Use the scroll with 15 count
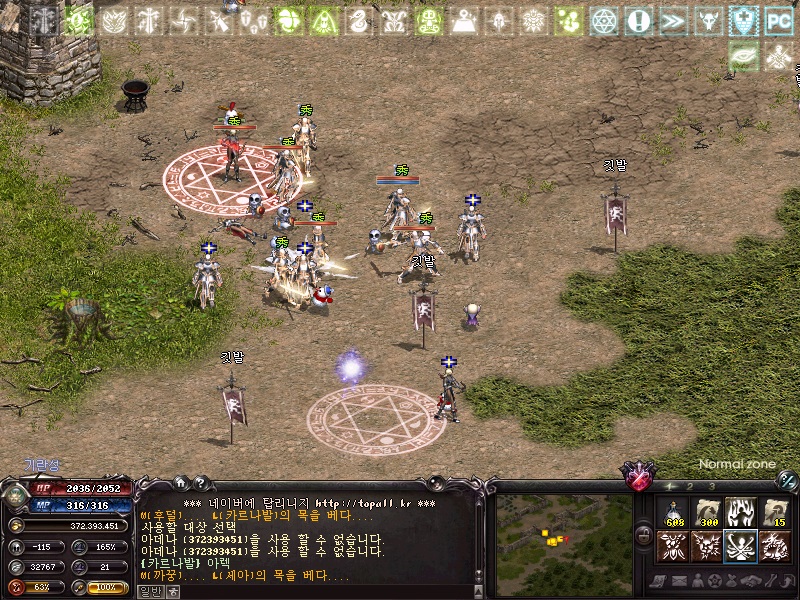 point(773,513)
